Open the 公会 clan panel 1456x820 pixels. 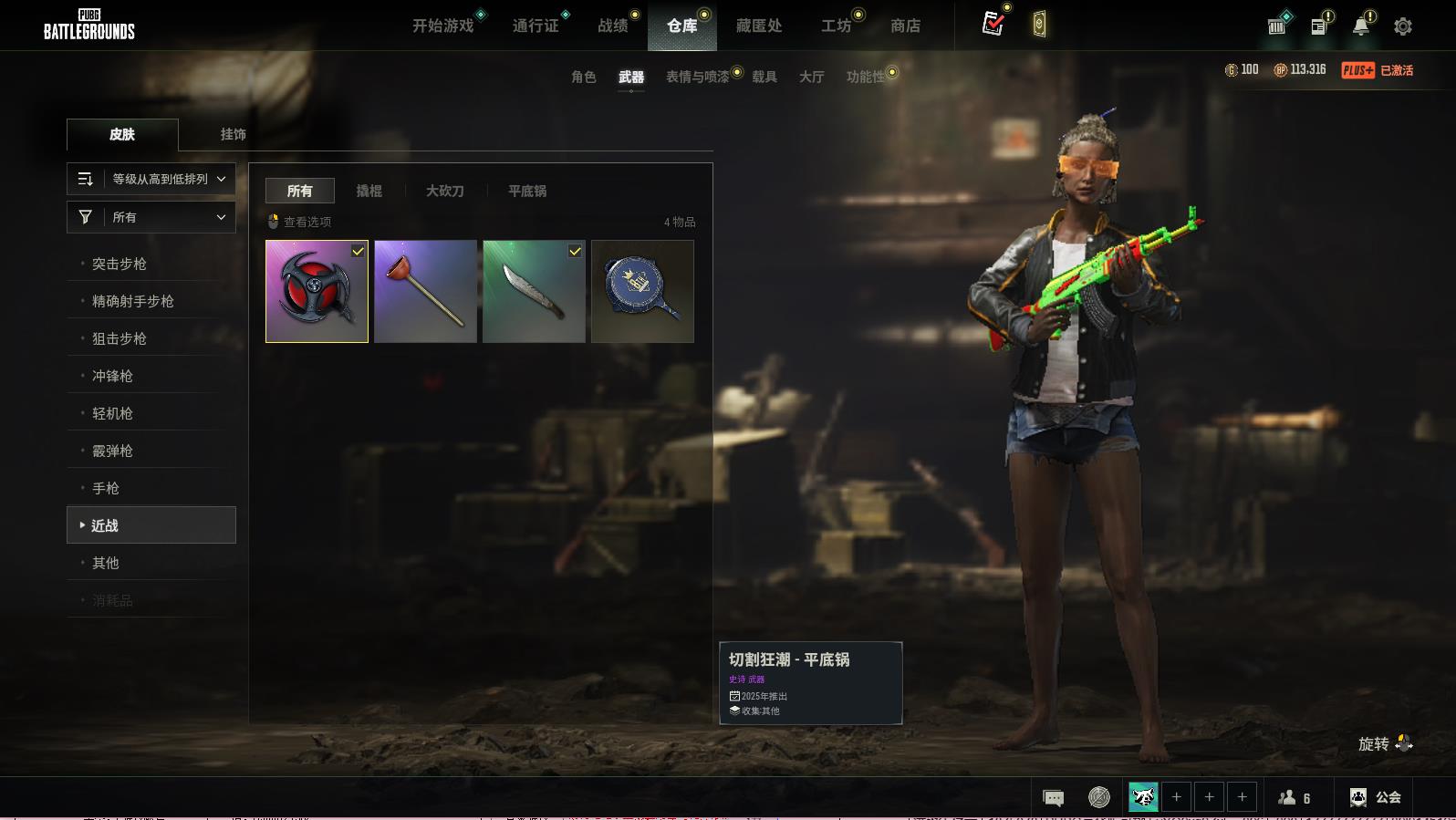click(x=1376, y=797)
